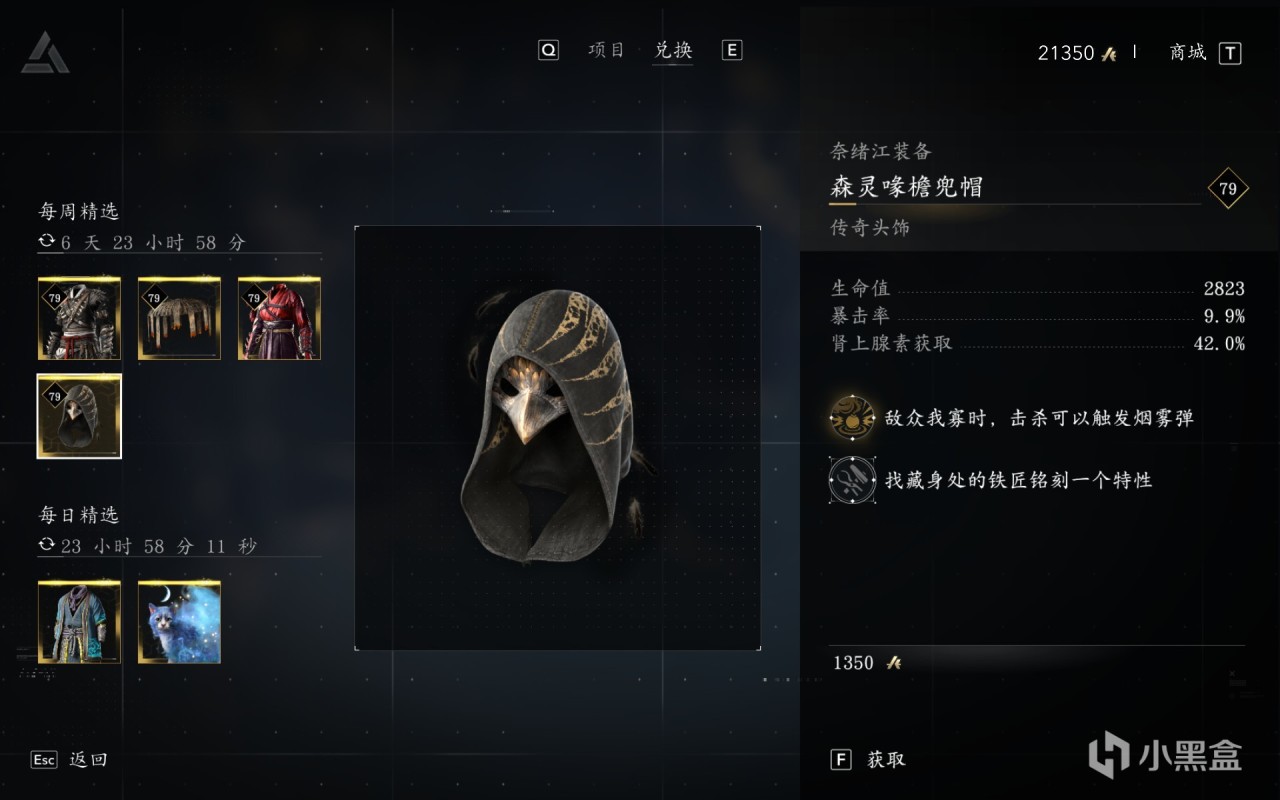Select the armor chestpiece weekly item
Screen dimensions: 1280x800
tap(79, 318)
